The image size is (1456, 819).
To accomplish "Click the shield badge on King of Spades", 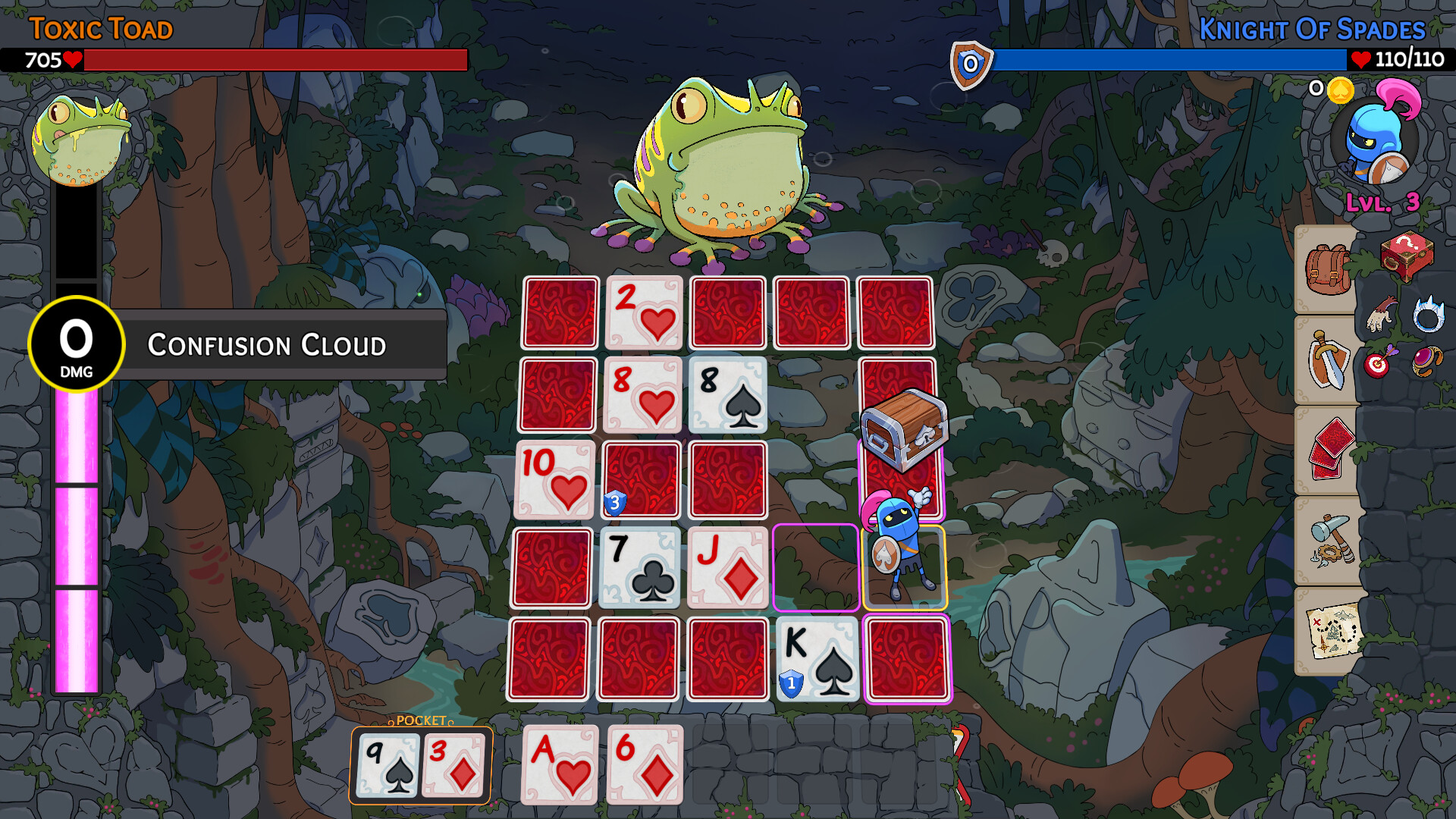I will pos(789,682).
